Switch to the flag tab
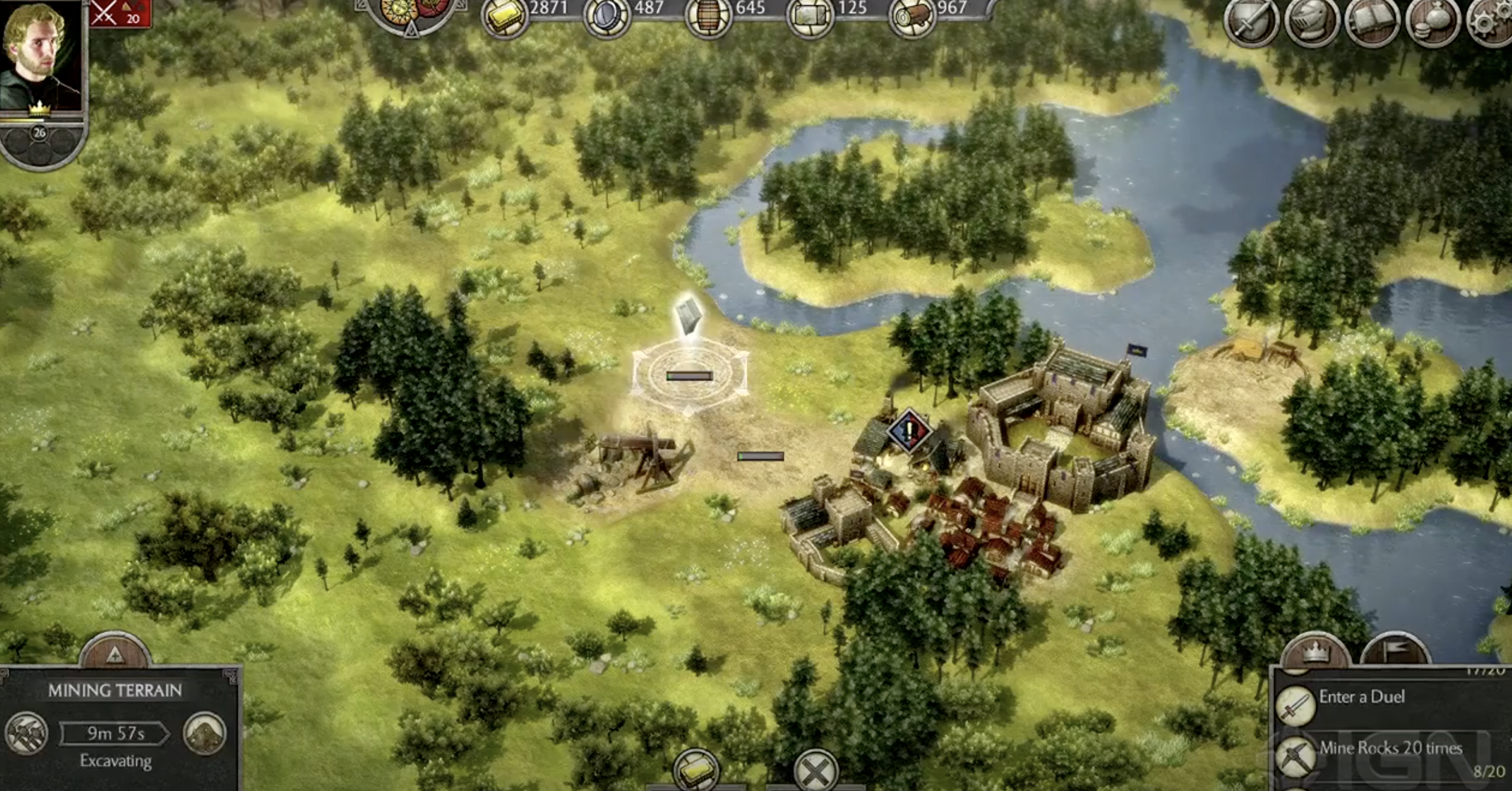The width and height of the screenshot is (1512, 791). [1395, 651]
